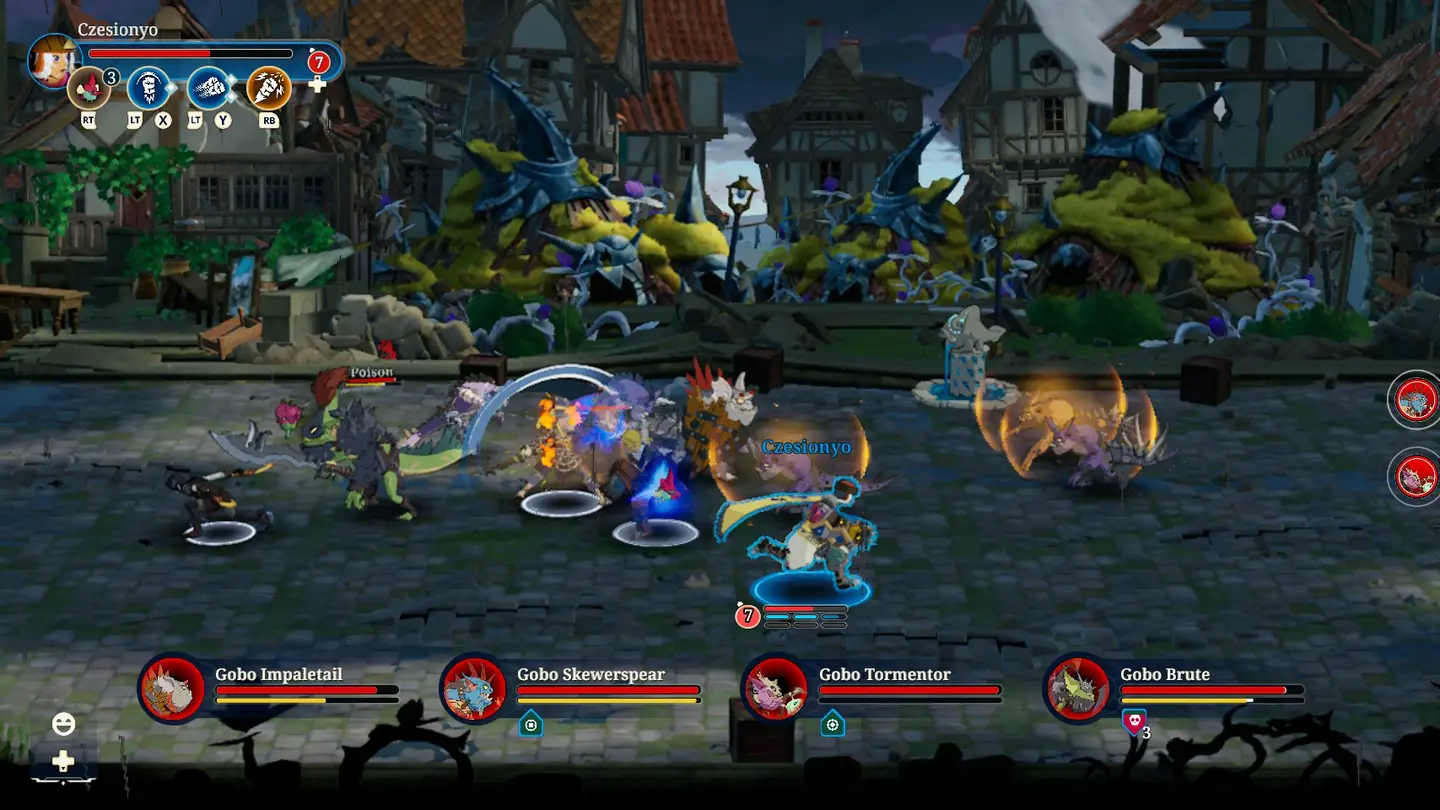Trigger the orange drill strike ability
Screen dimensions: 1440x810
(268, 88)
